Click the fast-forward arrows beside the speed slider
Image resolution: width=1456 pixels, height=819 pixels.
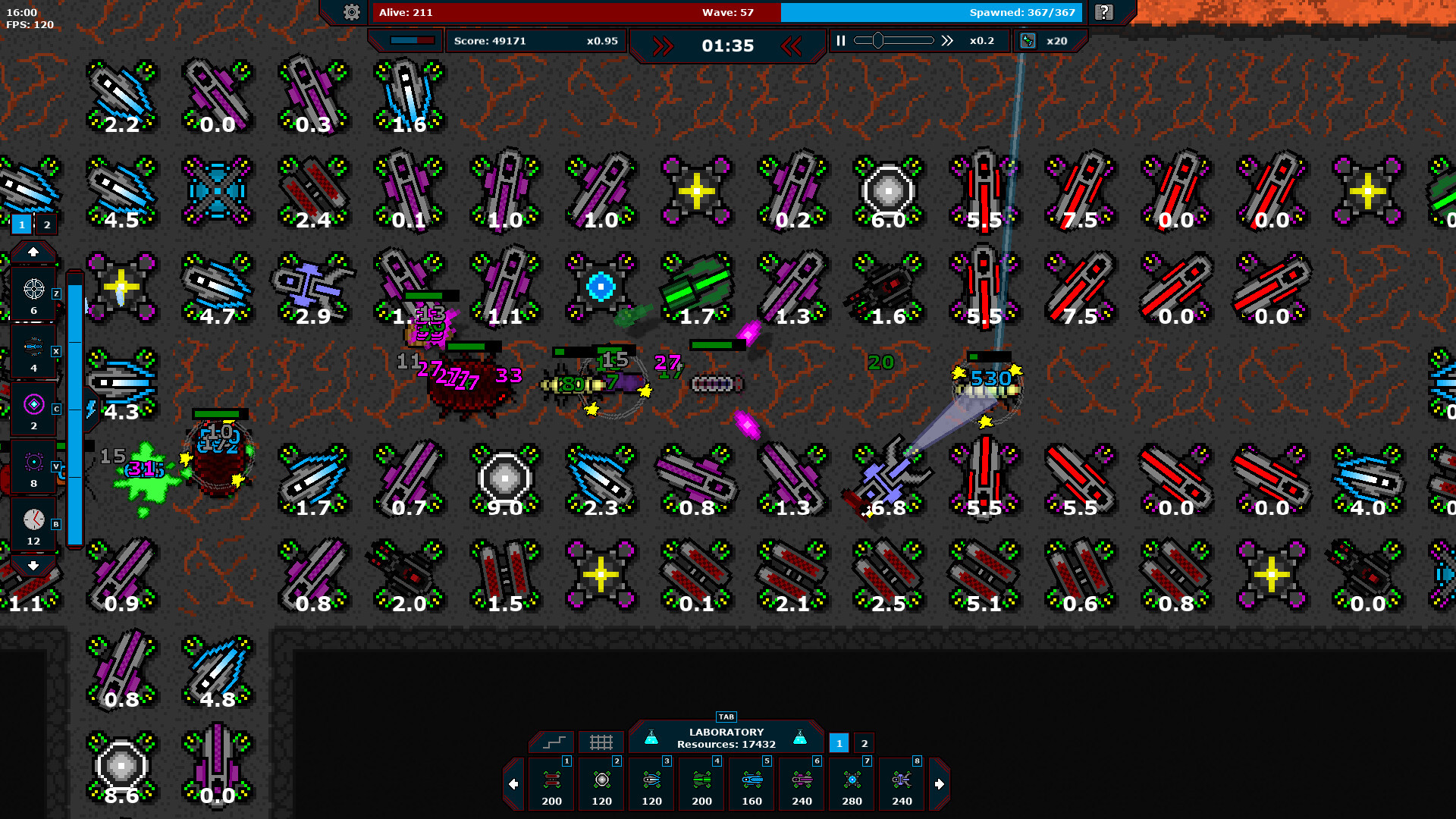pyautogui.click(x=947, y=41)
